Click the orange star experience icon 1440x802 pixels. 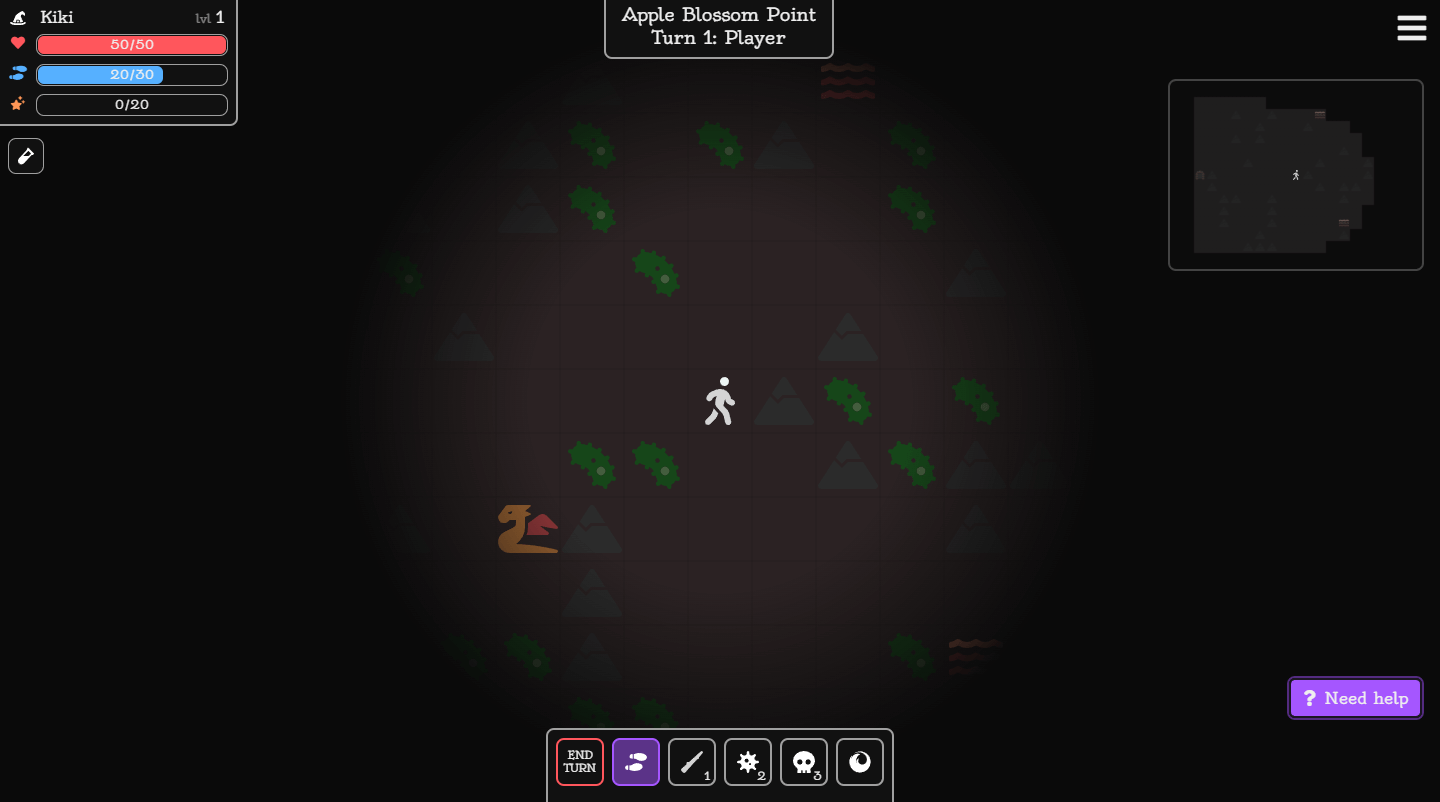pos(16,104)
